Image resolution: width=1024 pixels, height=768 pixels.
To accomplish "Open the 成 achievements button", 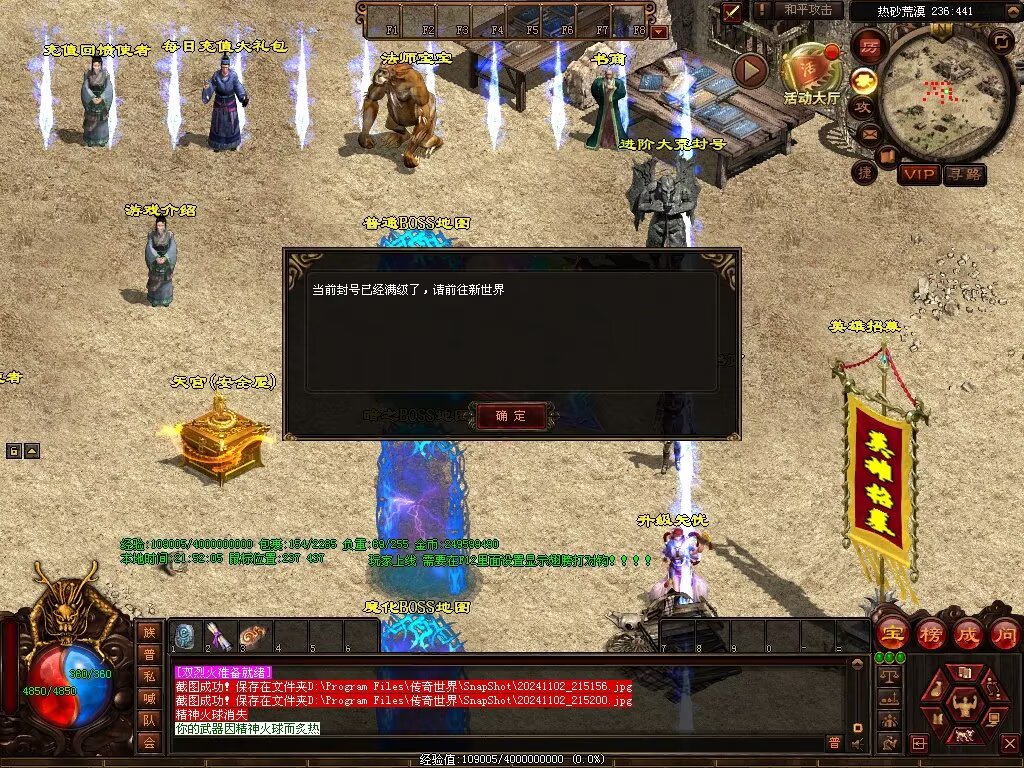I will coord(968,633).
